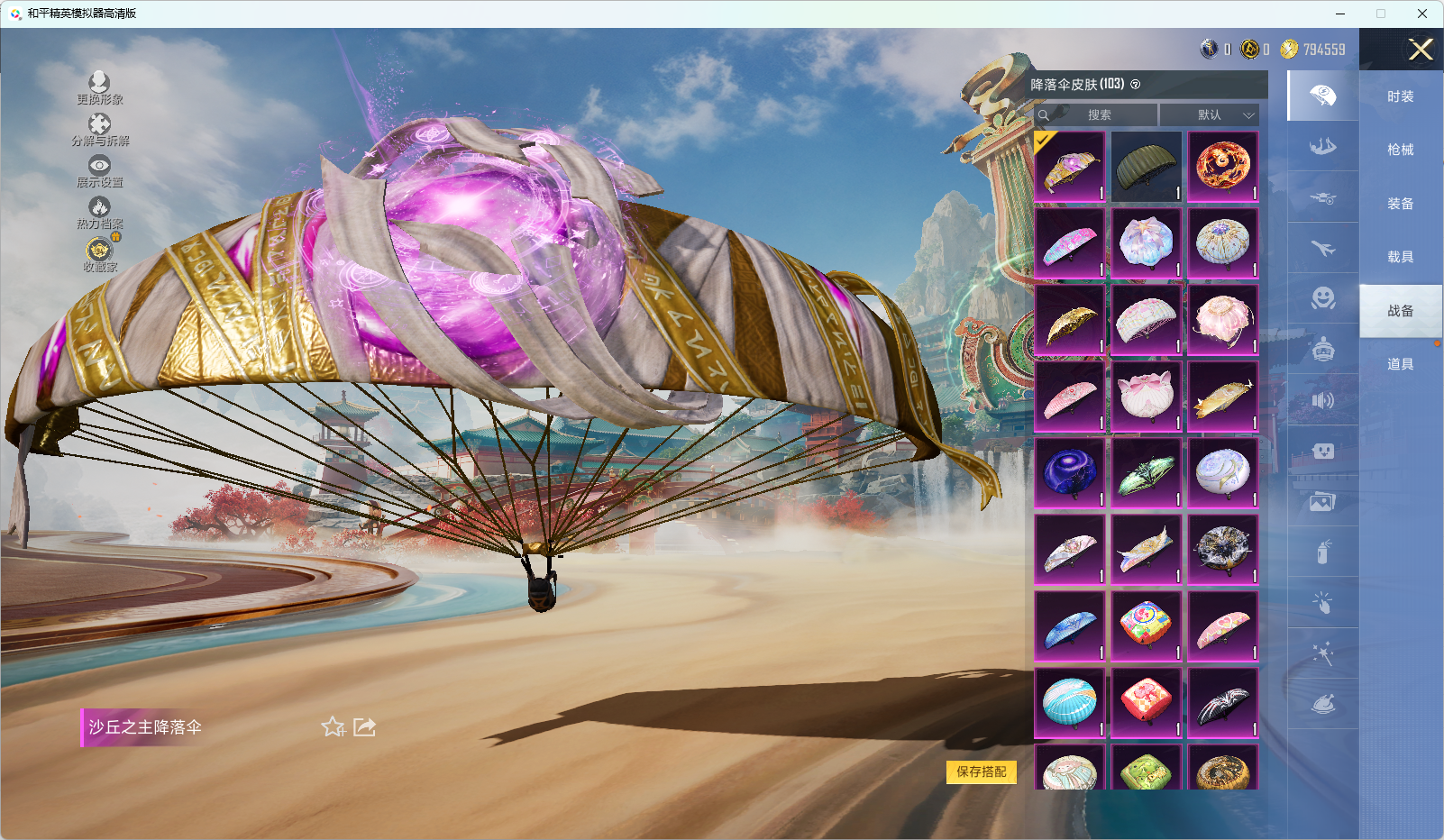Viewport: 1444px width, 840px height.
Task: Click the 保存搭配 save button
Action: coord(981,772)
